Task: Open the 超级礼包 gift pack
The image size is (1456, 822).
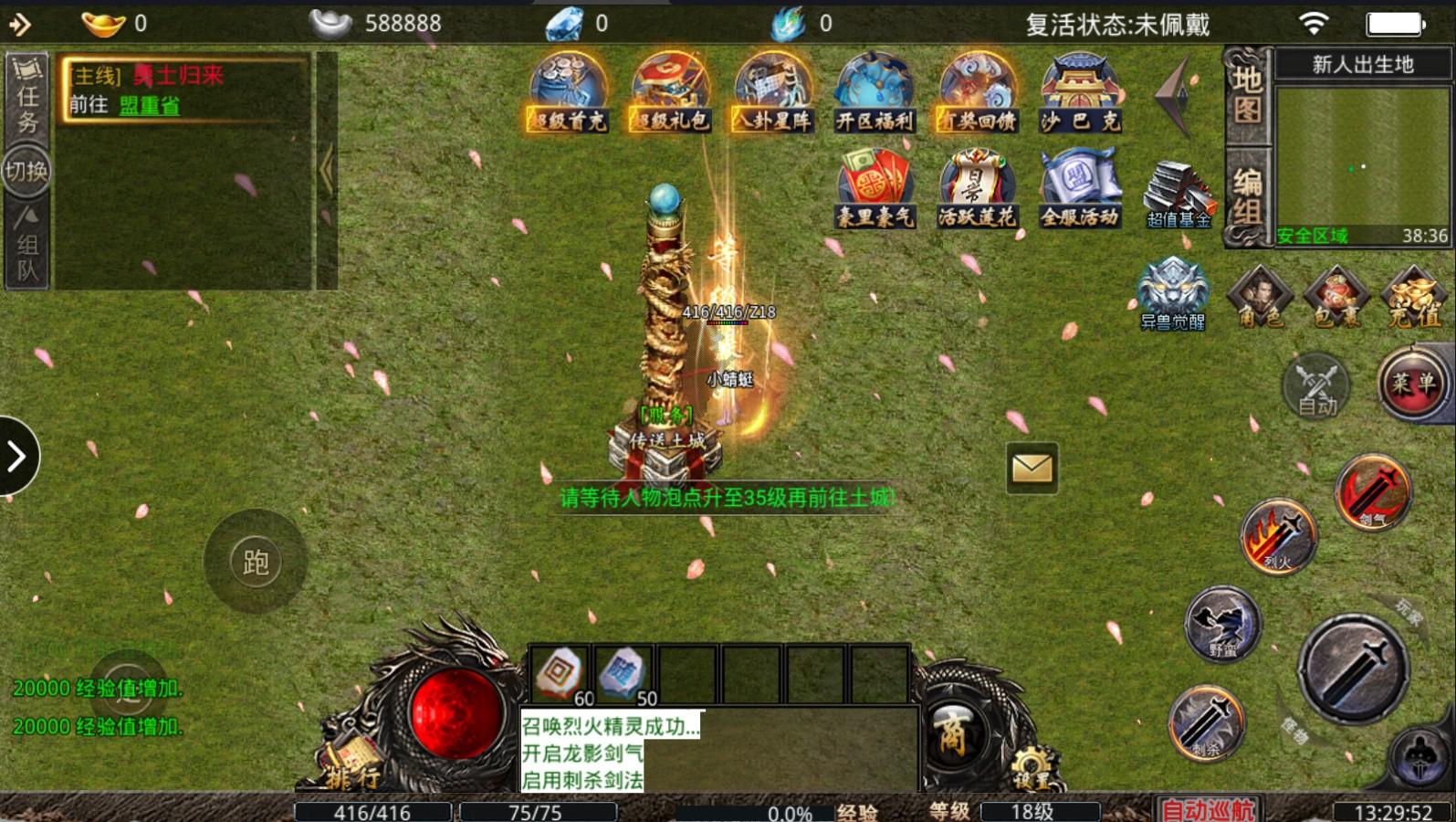Action: (670, 92)
